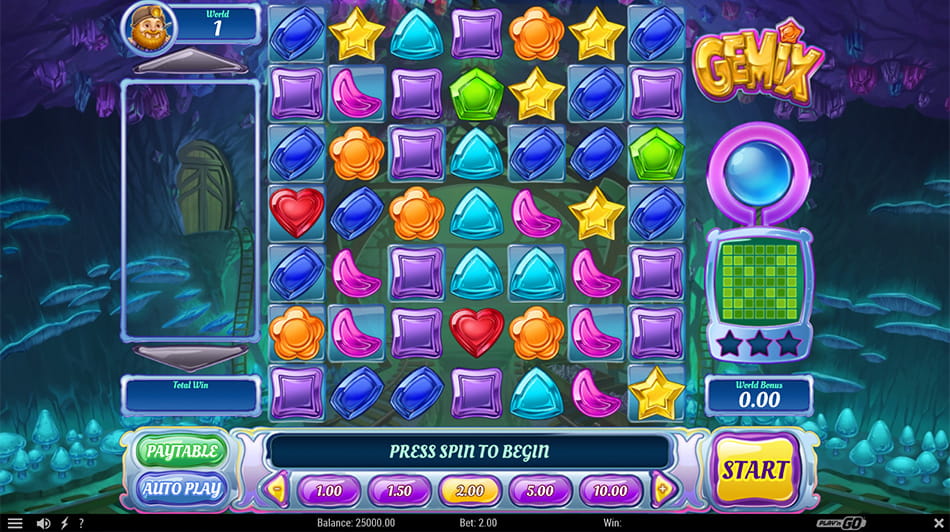Toggle the lightning bolt fast play
This screenshot has width=950, height=532.
(64, 523)
